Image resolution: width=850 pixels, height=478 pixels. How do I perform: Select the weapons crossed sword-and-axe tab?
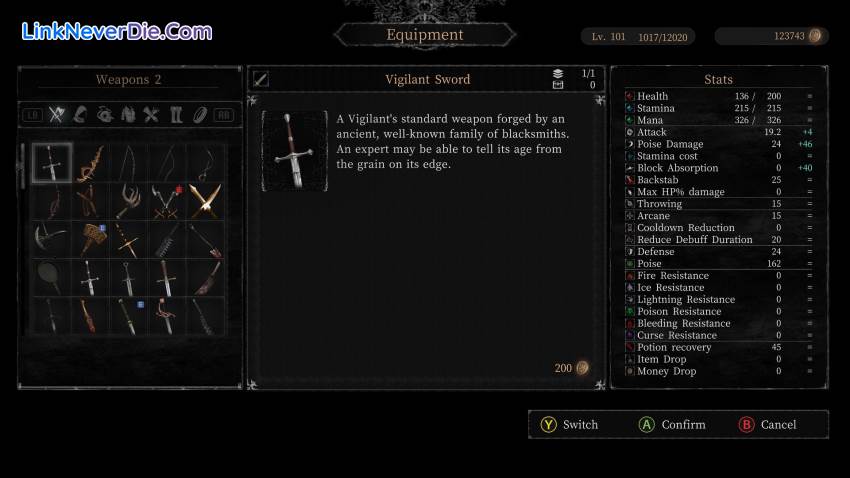tap(57, 114)
